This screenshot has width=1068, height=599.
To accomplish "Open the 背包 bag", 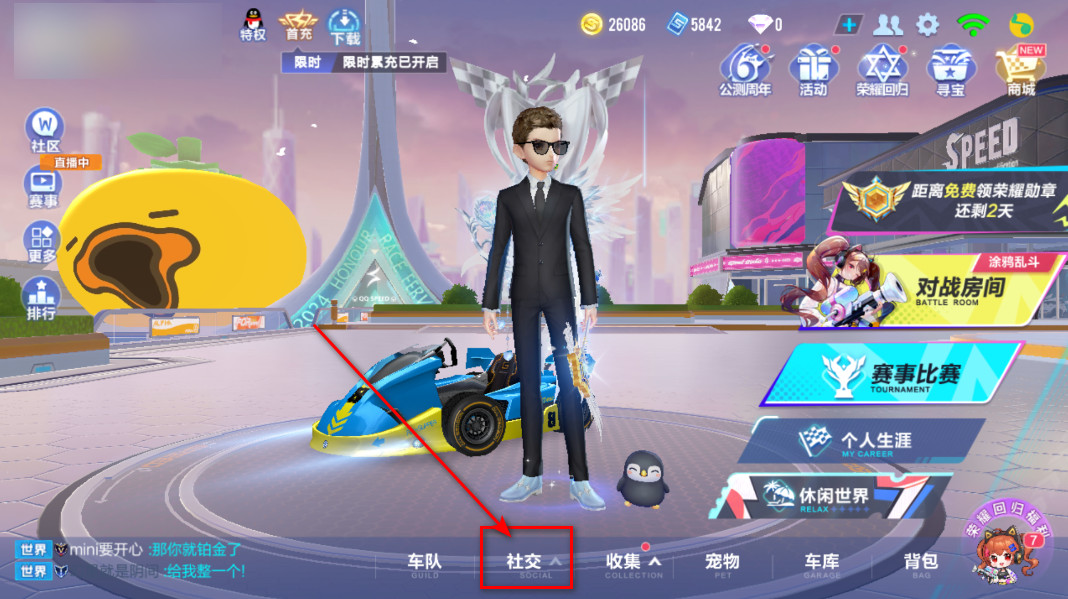I will click(x=920, y=563).
